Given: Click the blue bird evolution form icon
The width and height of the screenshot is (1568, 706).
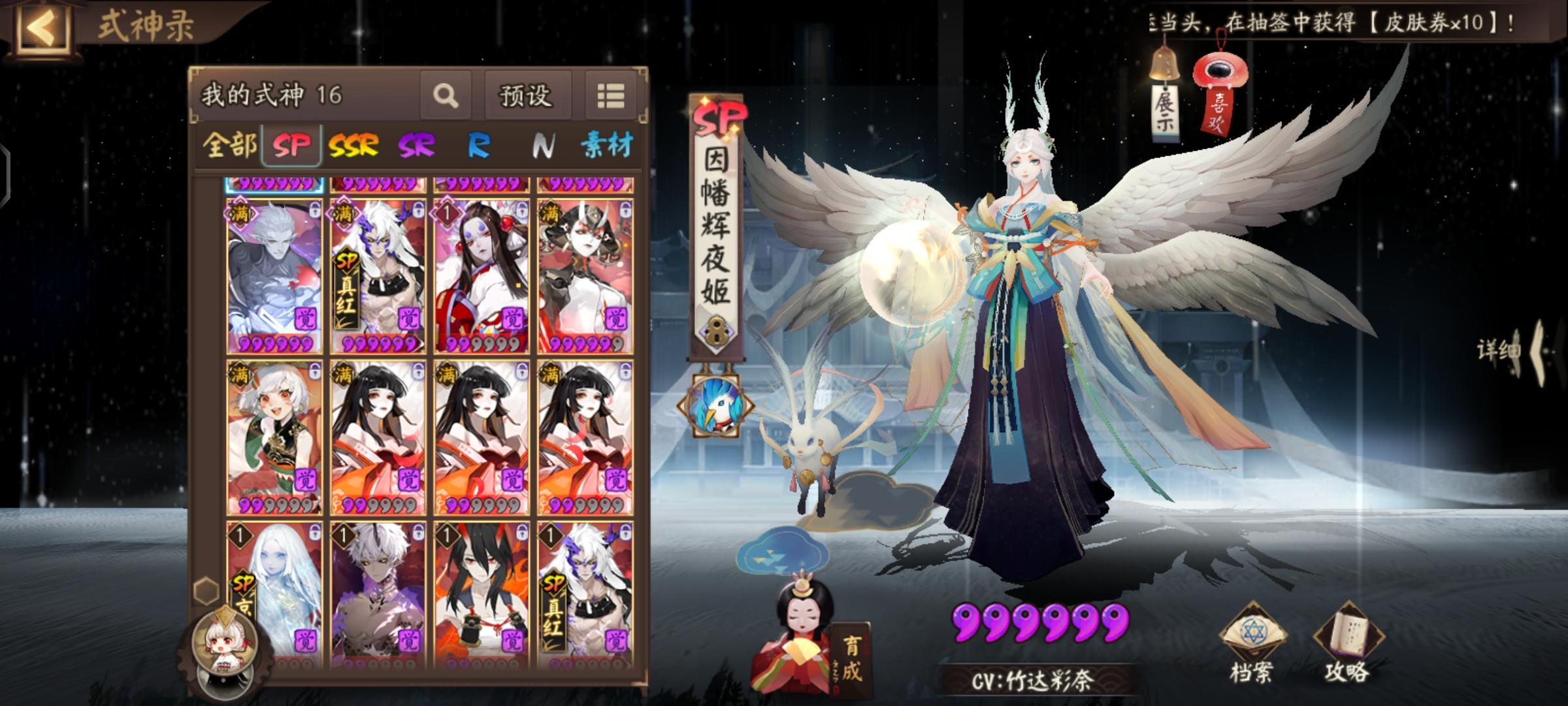Looking at the screenshot, I should [715, 404].
